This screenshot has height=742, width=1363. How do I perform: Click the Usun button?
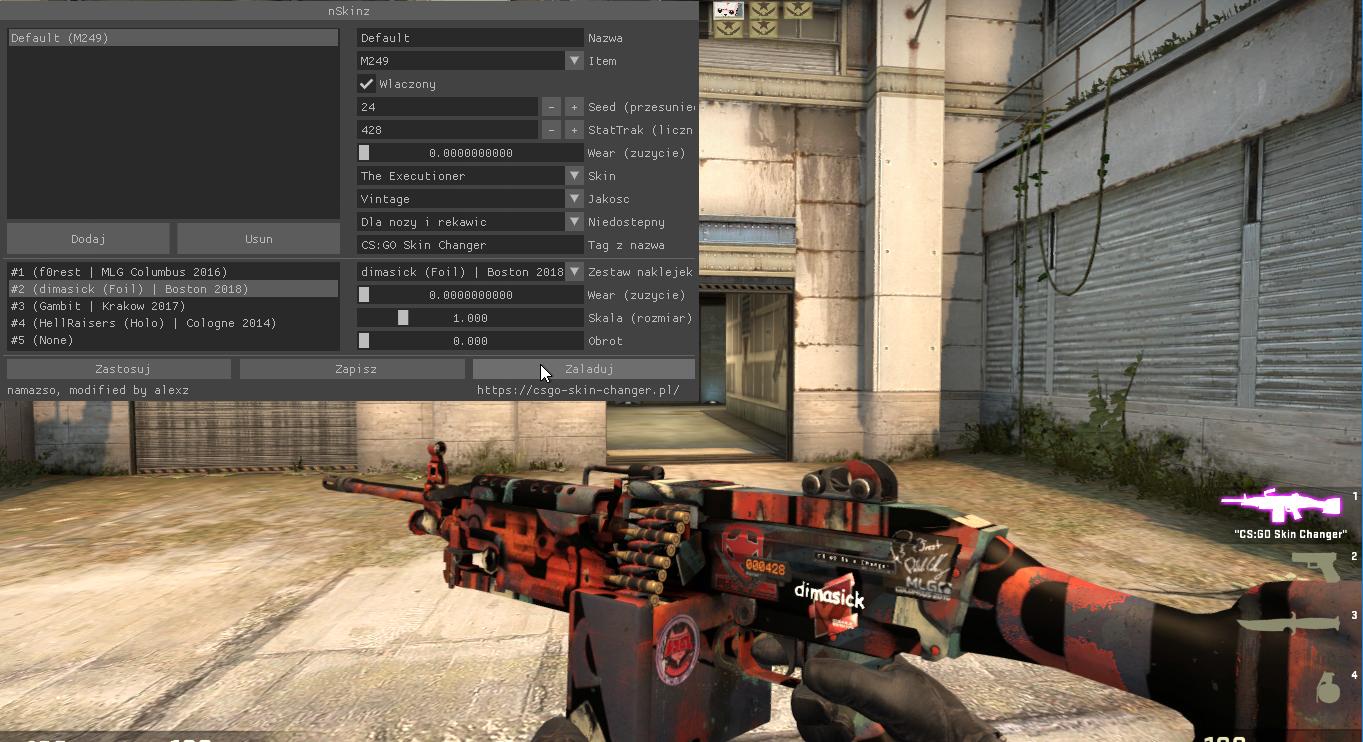(x=258, y=239)
